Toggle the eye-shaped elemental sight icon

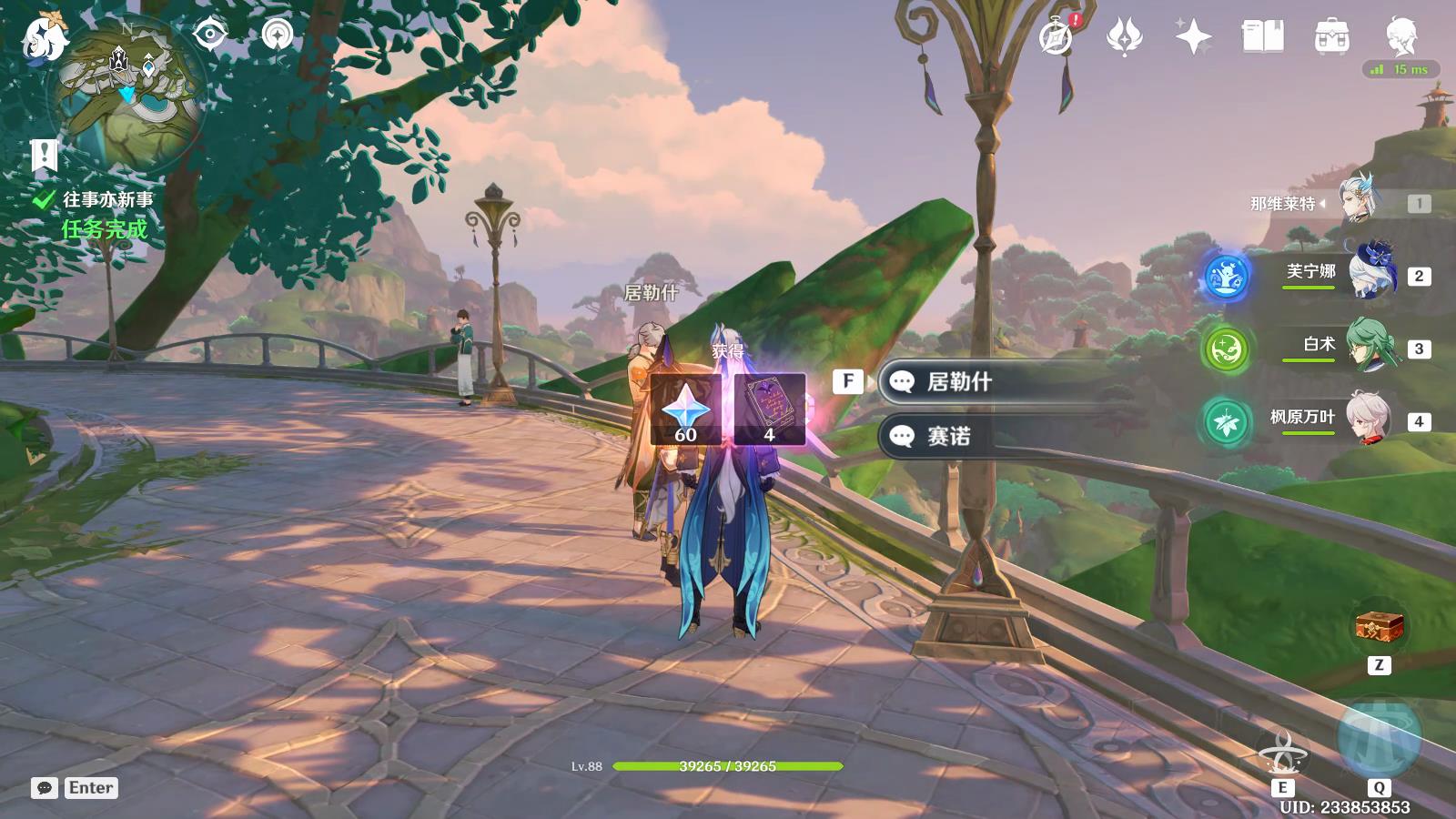click(210, 35)
